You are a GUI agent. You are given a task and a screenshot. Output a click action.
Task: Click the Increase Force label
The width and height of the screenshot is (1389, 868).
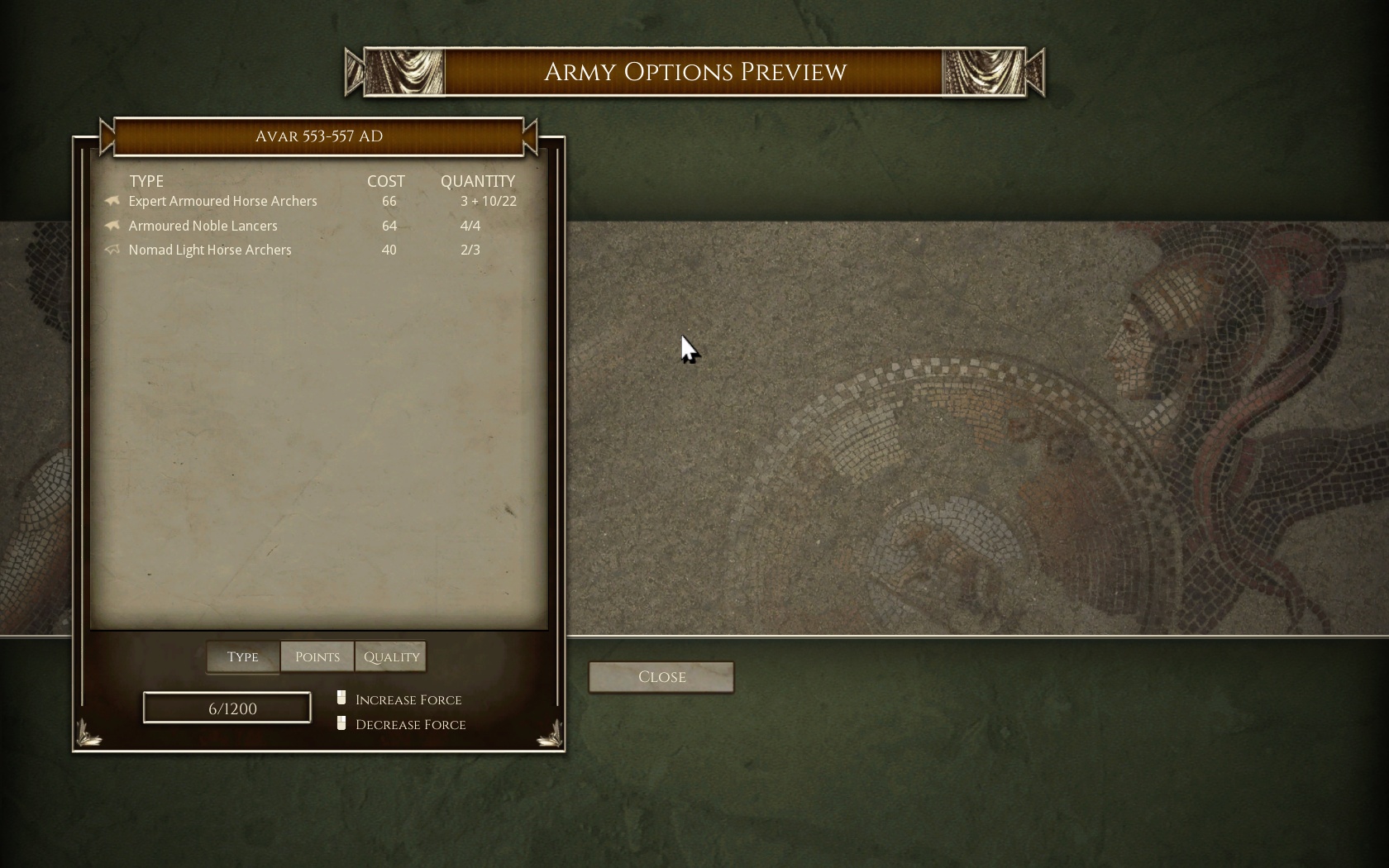point(408,699)
